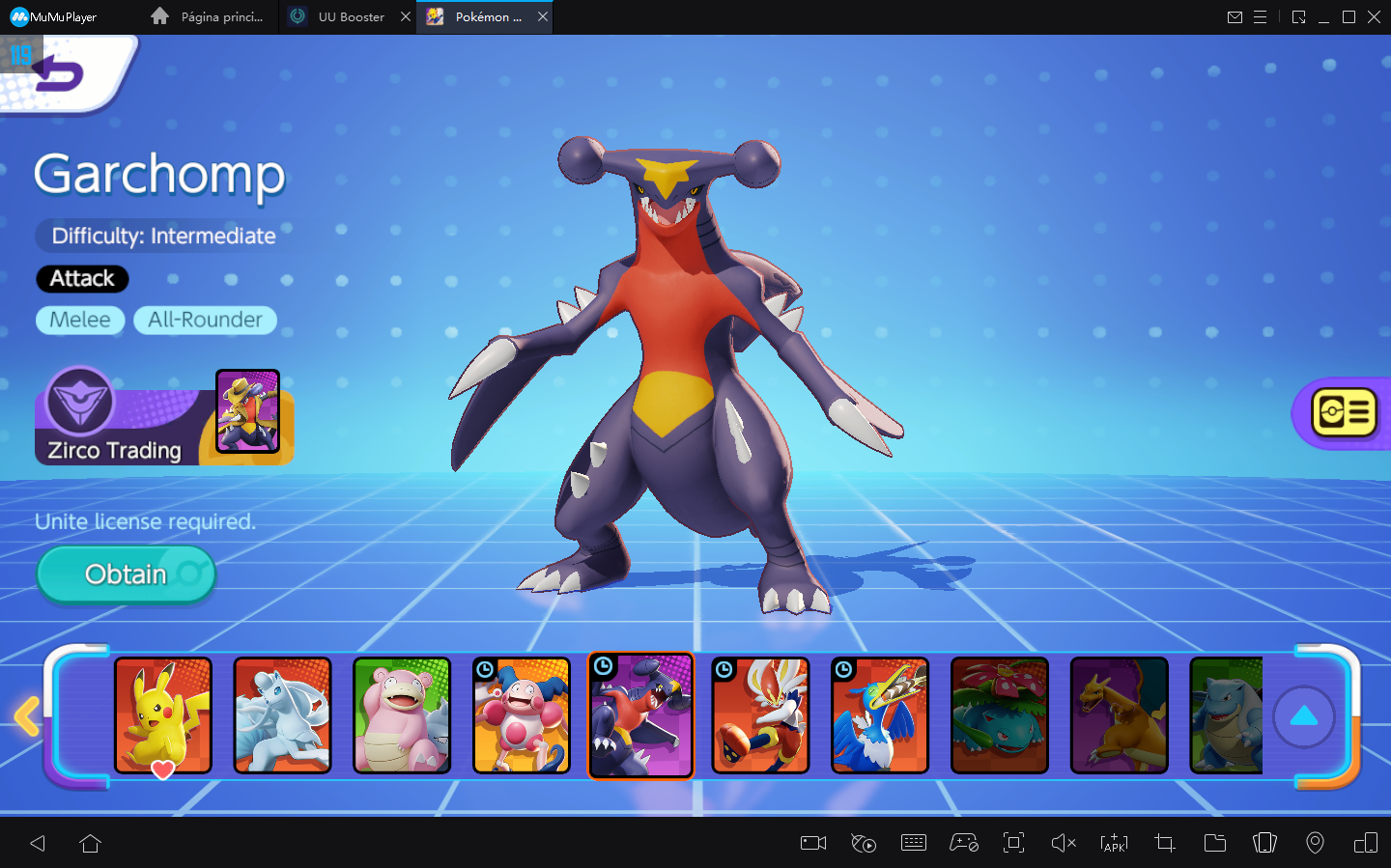Image resolution: width=1391 pixels, height=868 pixels.
Task: Obtain the Garchomp Unite license
Action: tap(126, 574)
